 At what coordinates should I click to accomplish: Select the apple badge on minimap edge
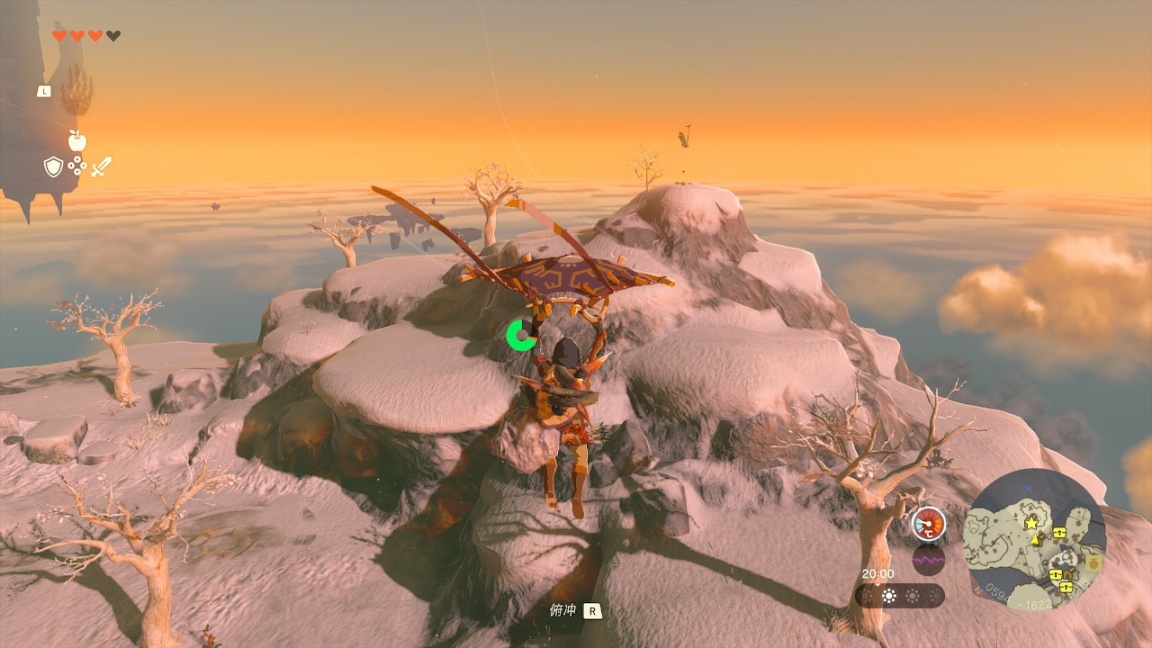1093,563
